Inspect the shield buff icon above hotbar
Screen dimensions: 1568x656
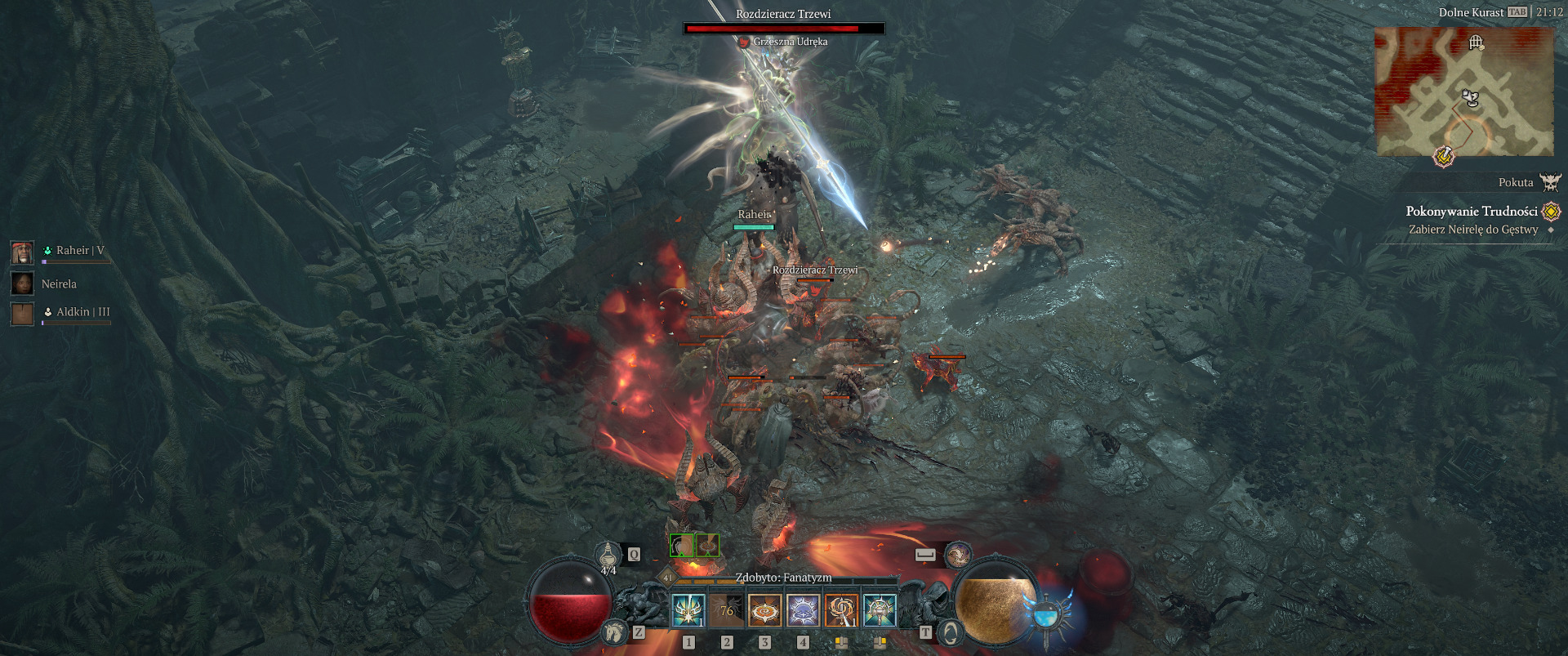tap(682, 545)
